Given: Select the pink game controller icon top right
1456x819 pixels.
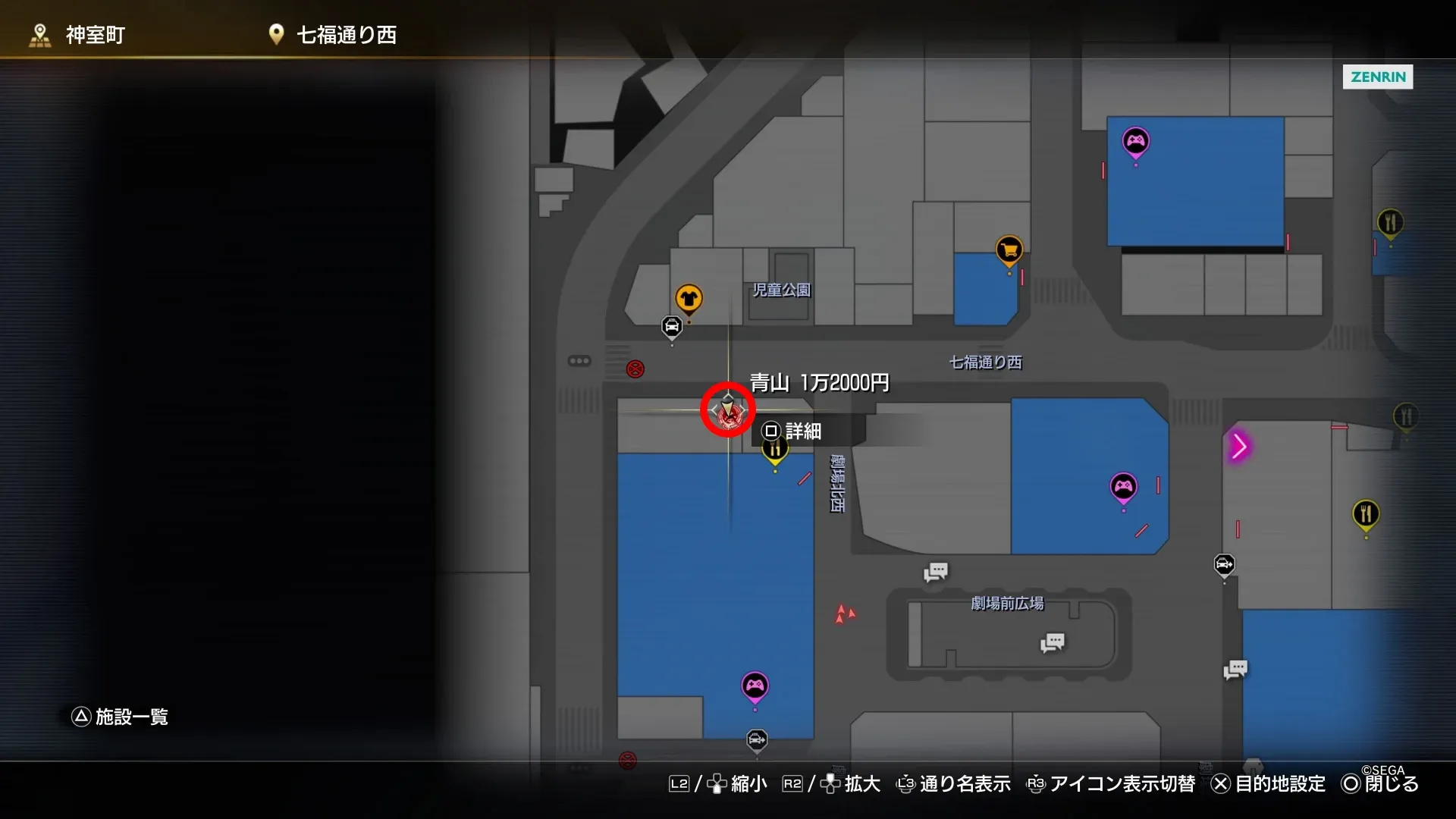Looking at the screenshot, I should (x=1135, y=141).
